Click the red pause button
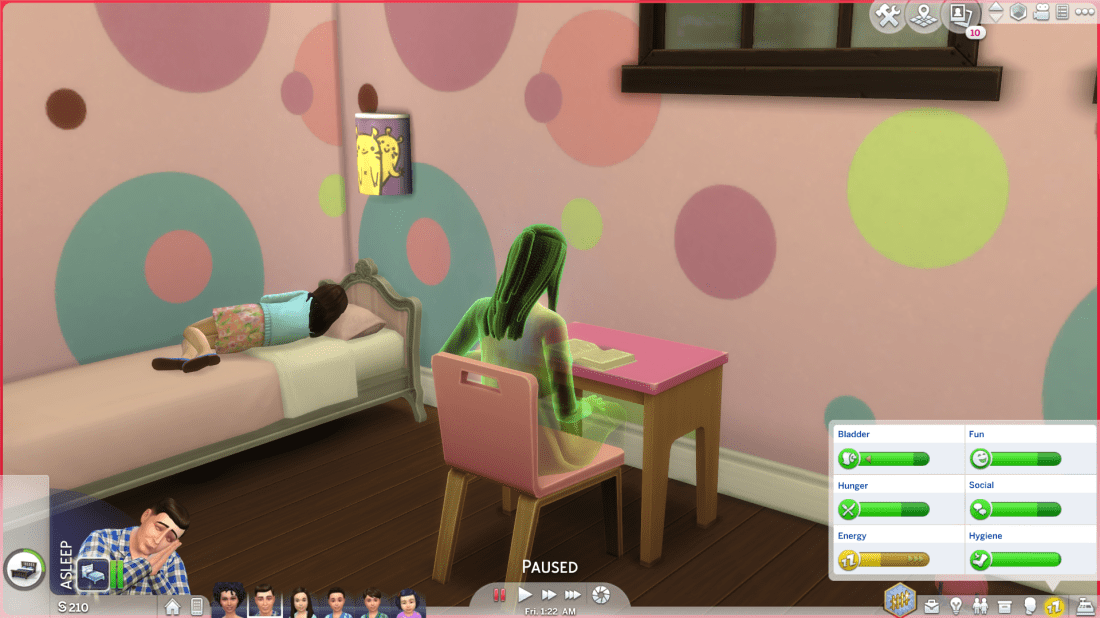This screenshot has width=1100, height=618. [x=499, y=595]
